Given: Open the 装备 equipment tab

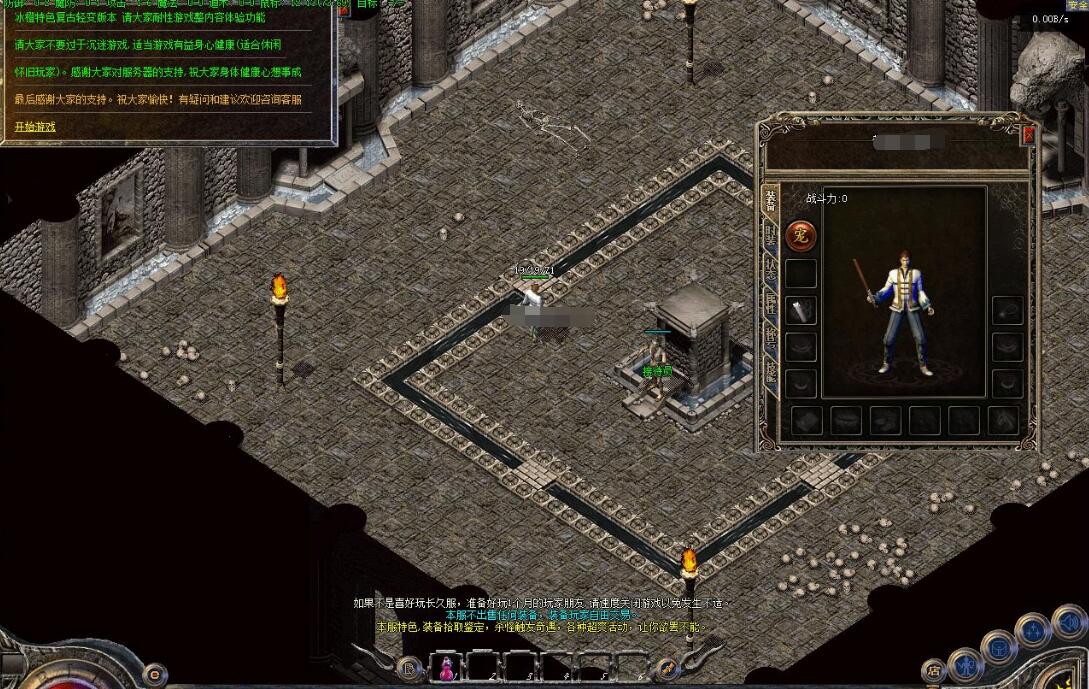Looking at the screenshot, I should coord(770,199).
